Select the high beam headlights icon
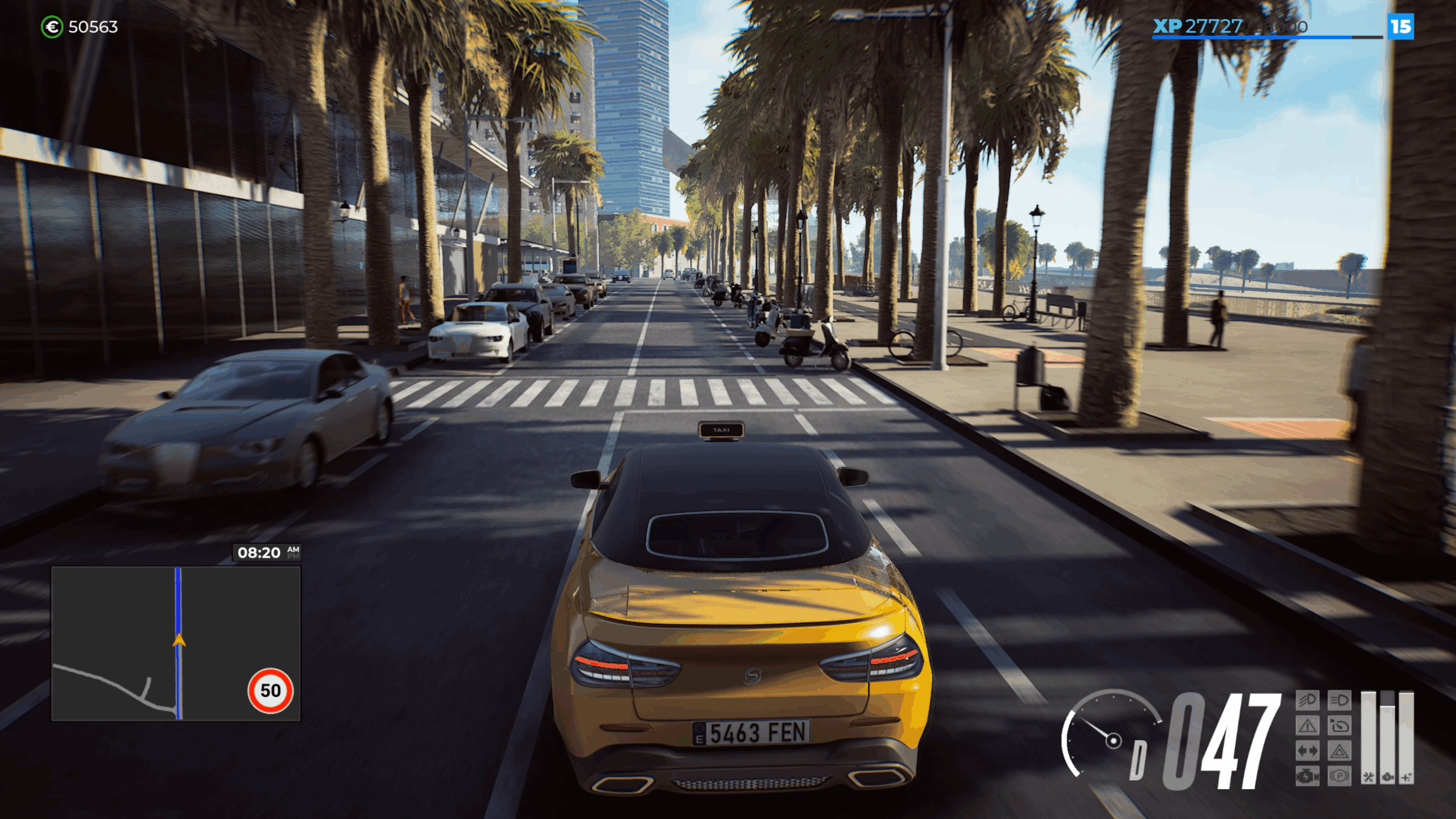Image resolution: width=1456 pixels, height=819 pixels. pyautogui.click(x=1340, y=701)
